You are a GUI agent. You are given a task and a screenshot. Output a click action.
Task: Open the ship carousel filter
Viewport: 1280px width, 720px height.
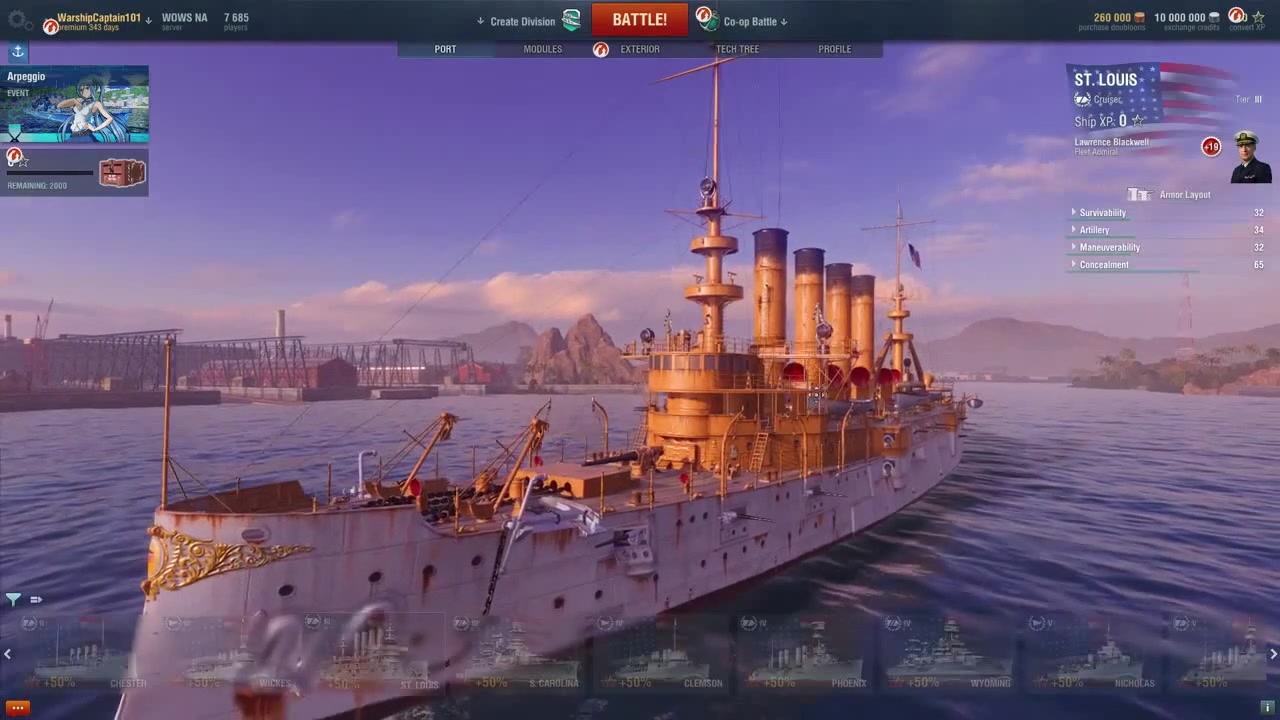coord(13,599)
